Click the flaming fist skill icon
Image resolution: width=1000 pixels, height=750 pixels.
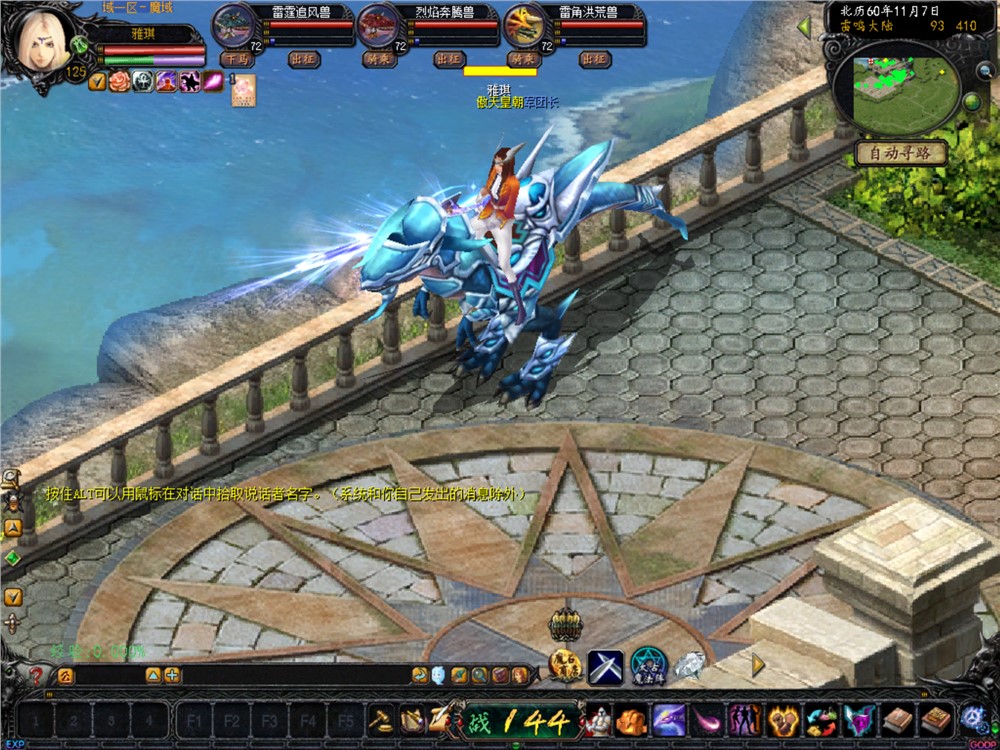[783, 720]
